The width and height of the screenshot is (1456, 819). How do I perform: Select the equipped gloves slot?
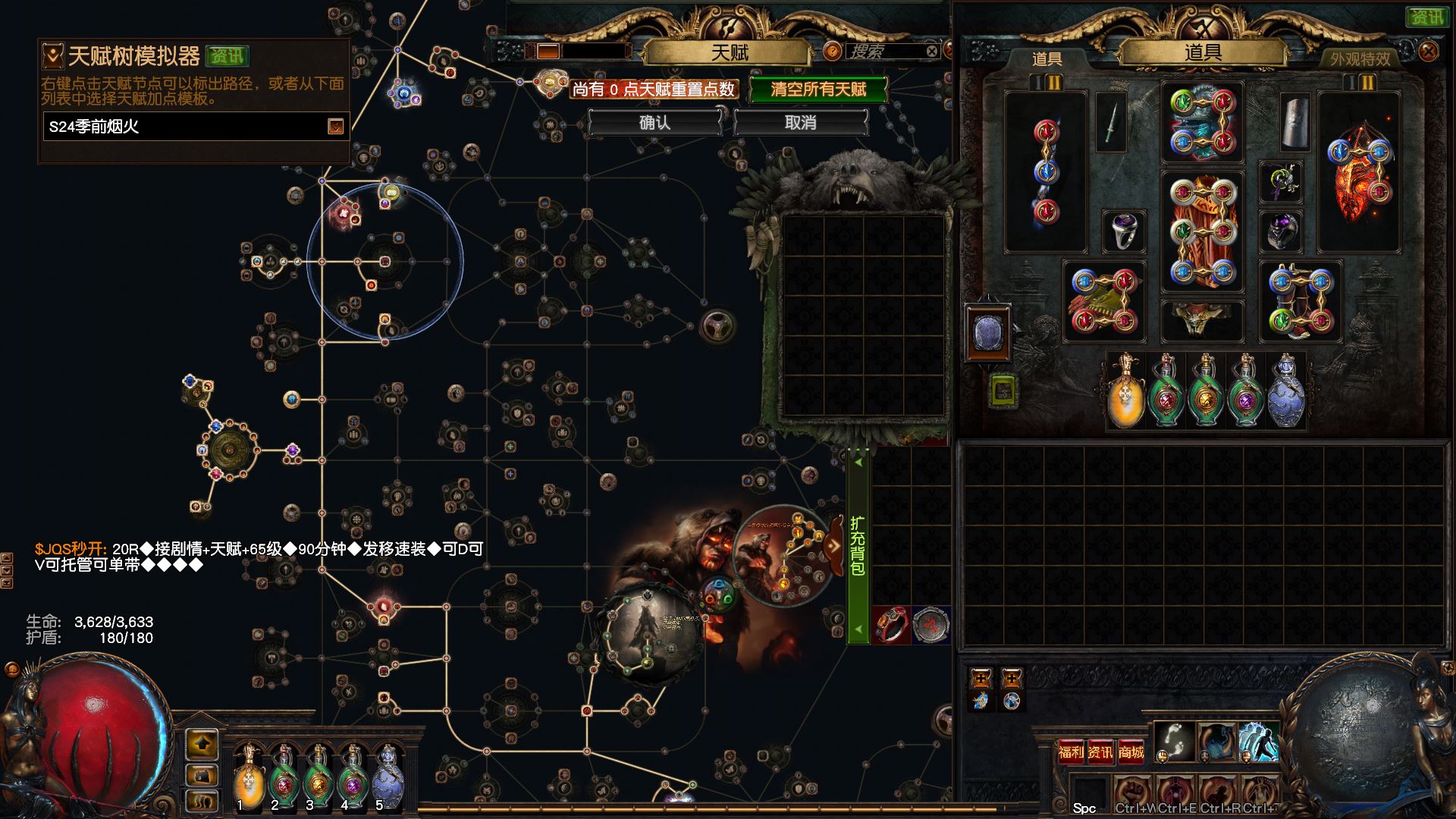pos(1104,301)
